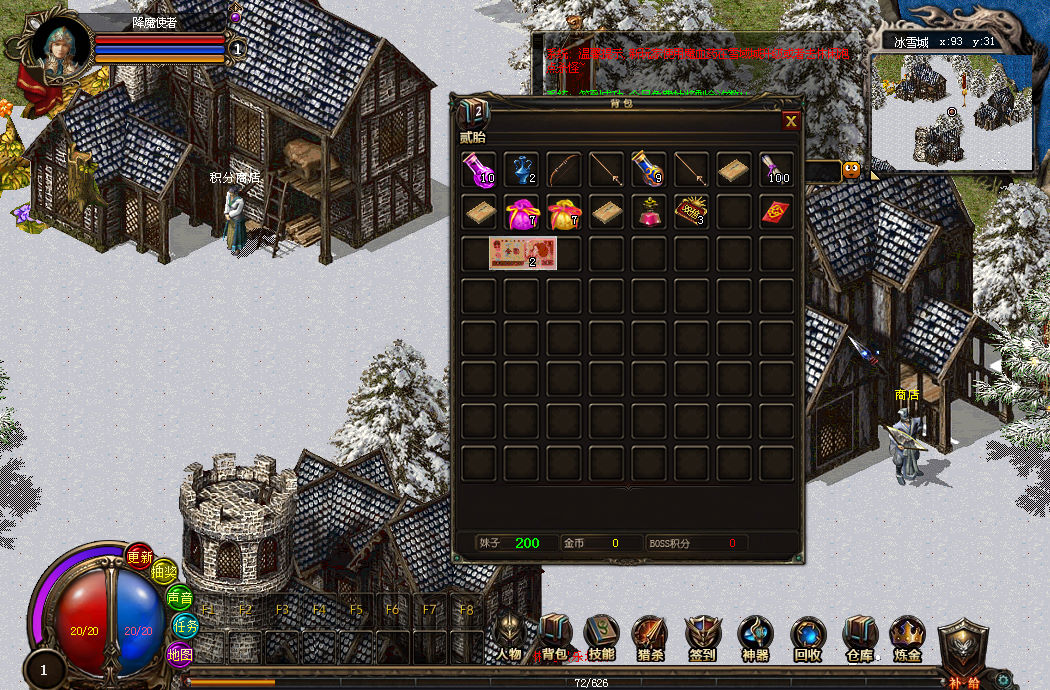Select the pink gift pouch
The width and height of the screenshot is (1050, 690).
point(521,212)
